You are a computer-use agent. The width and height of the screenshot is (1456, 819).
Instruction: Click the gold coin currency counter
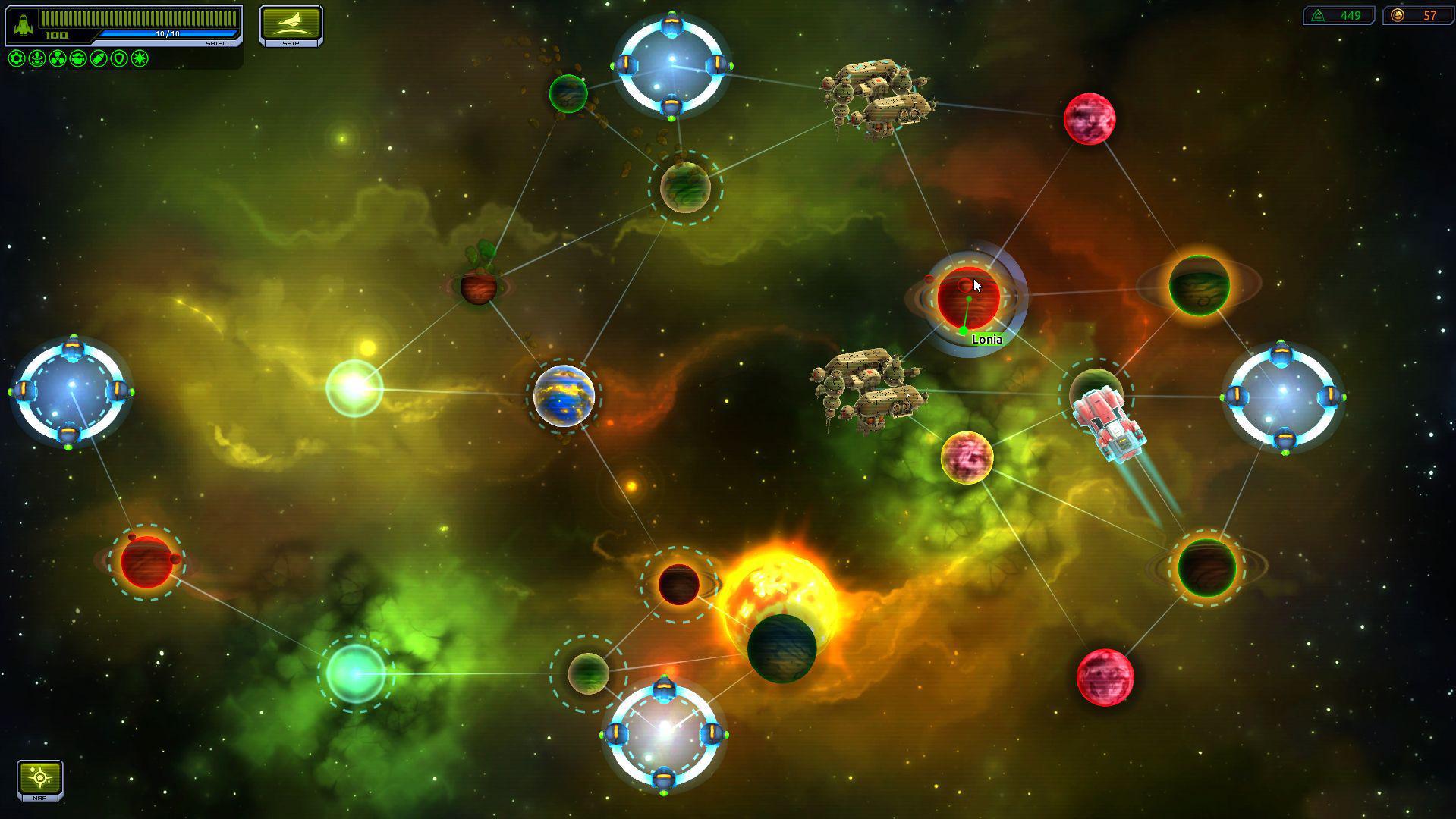pyautogui.click(x=1420, y=14)
